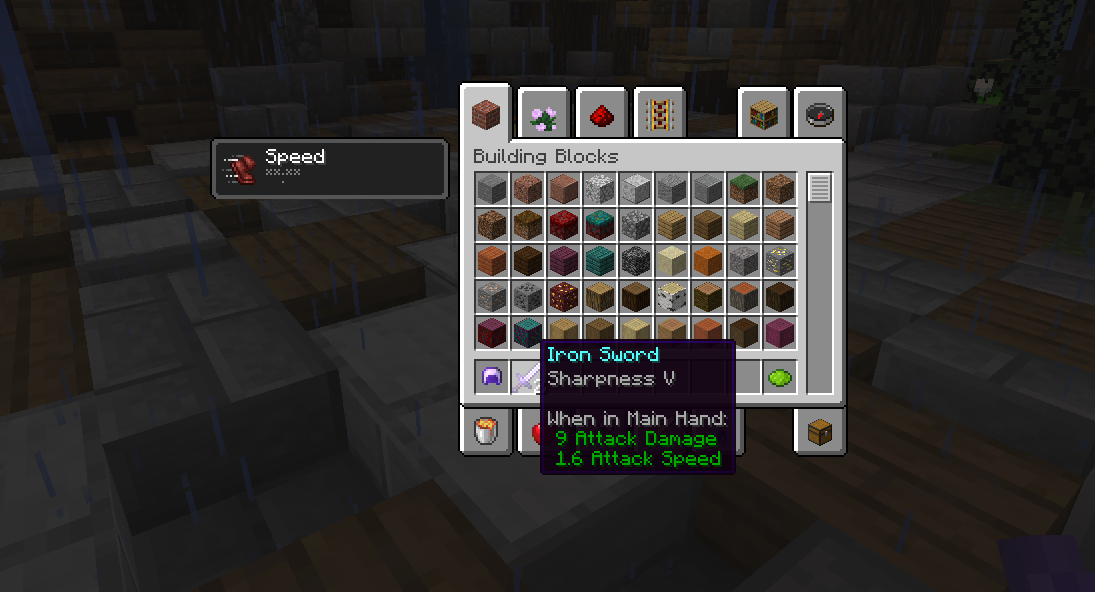The width and height of the screenshot is (1095, 592).
Task: Select the Transportation rail tab
Action: click(x=658, y=116)
